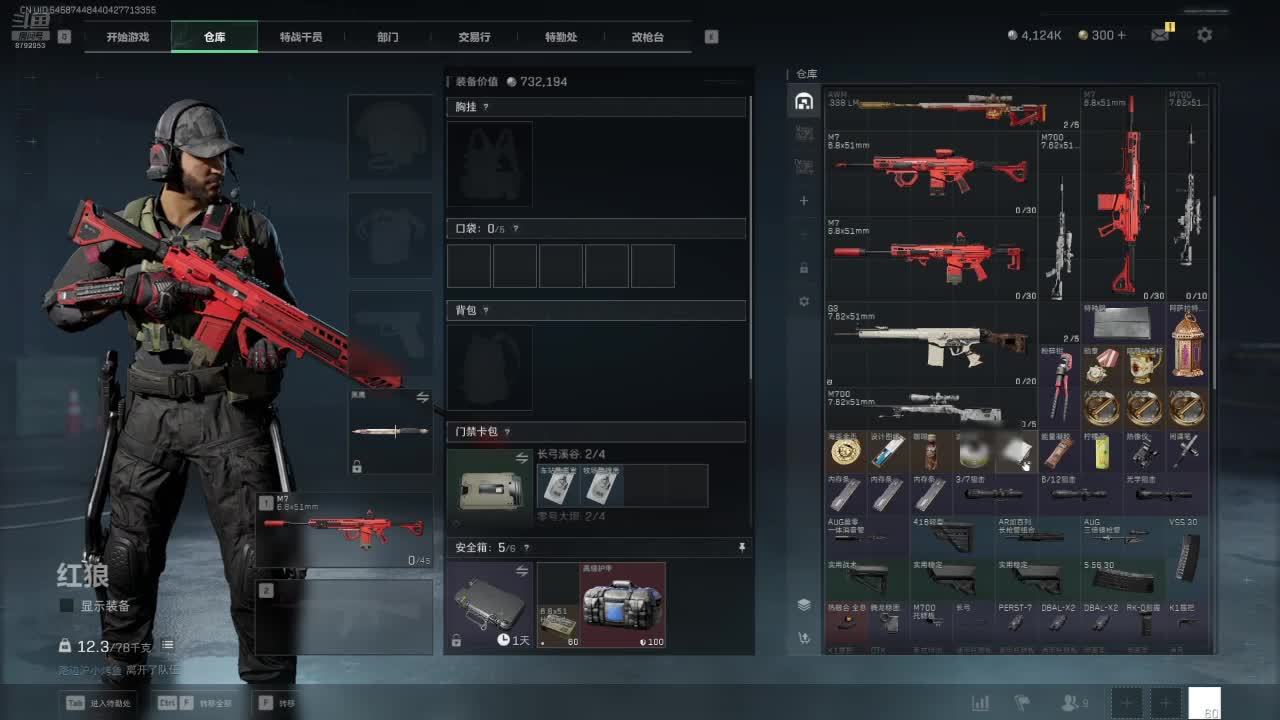Go to the 部门 tab
This screenshot has height=720, width=1280.
[388, 37]
